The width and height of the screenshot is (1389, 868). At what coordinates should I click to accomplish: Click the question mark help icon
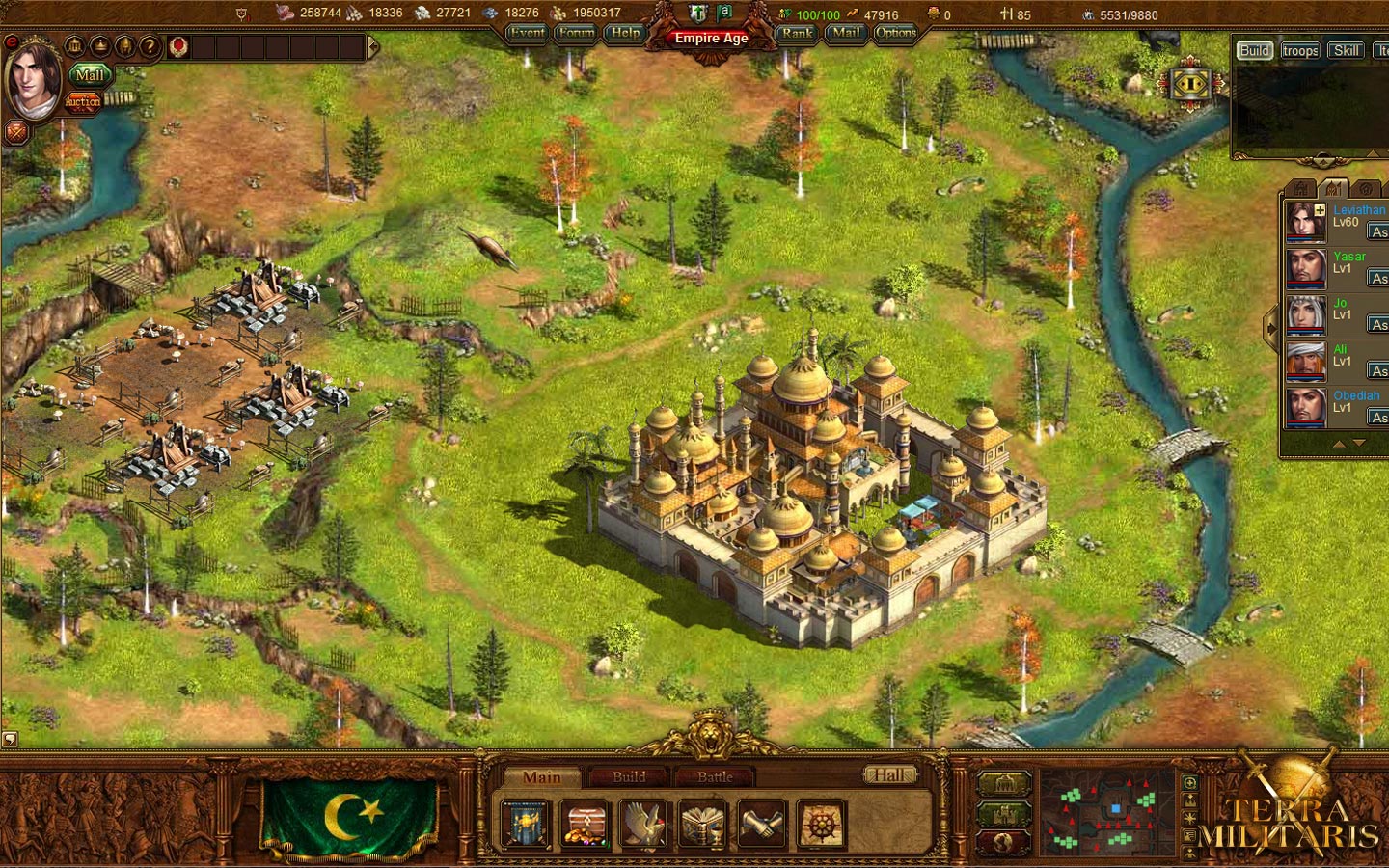[x=149, y=45]
